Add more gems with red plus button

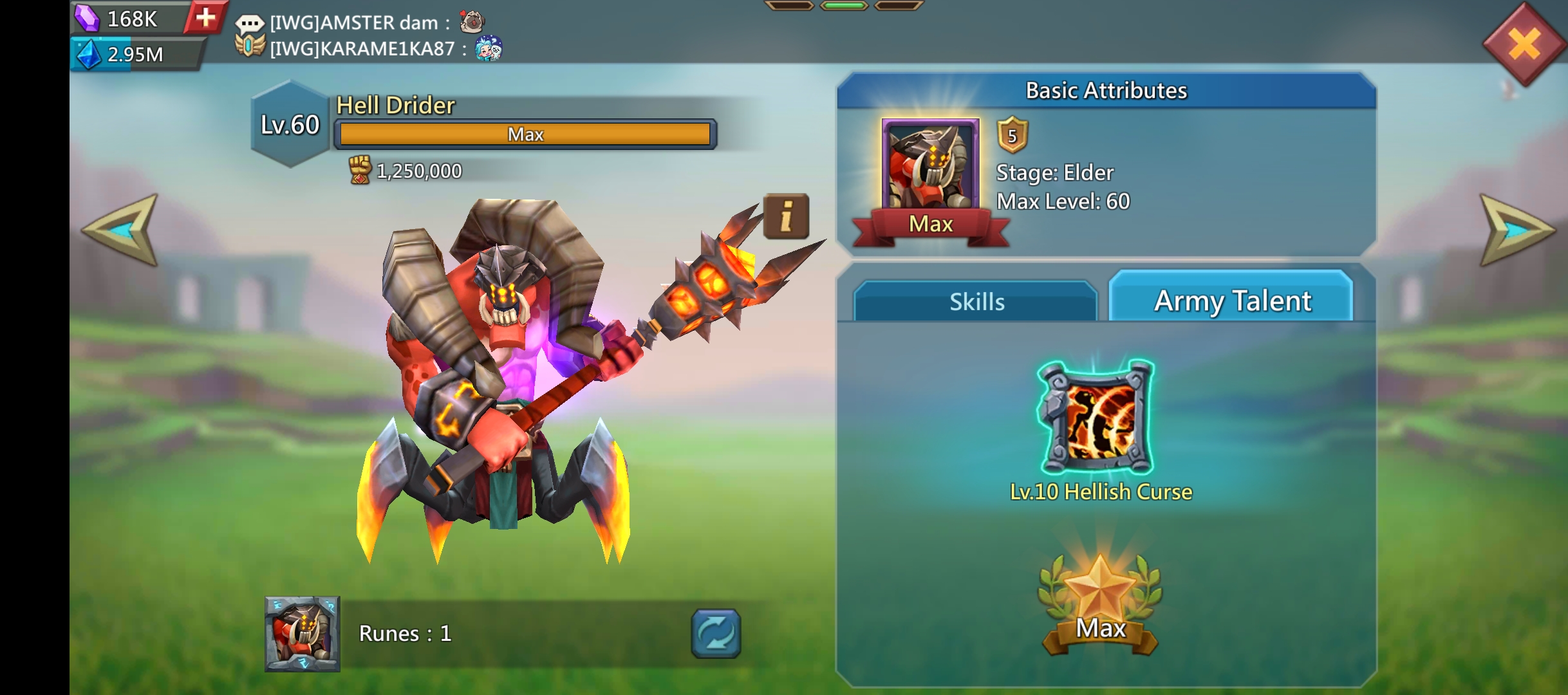click(x=205, y=17)
